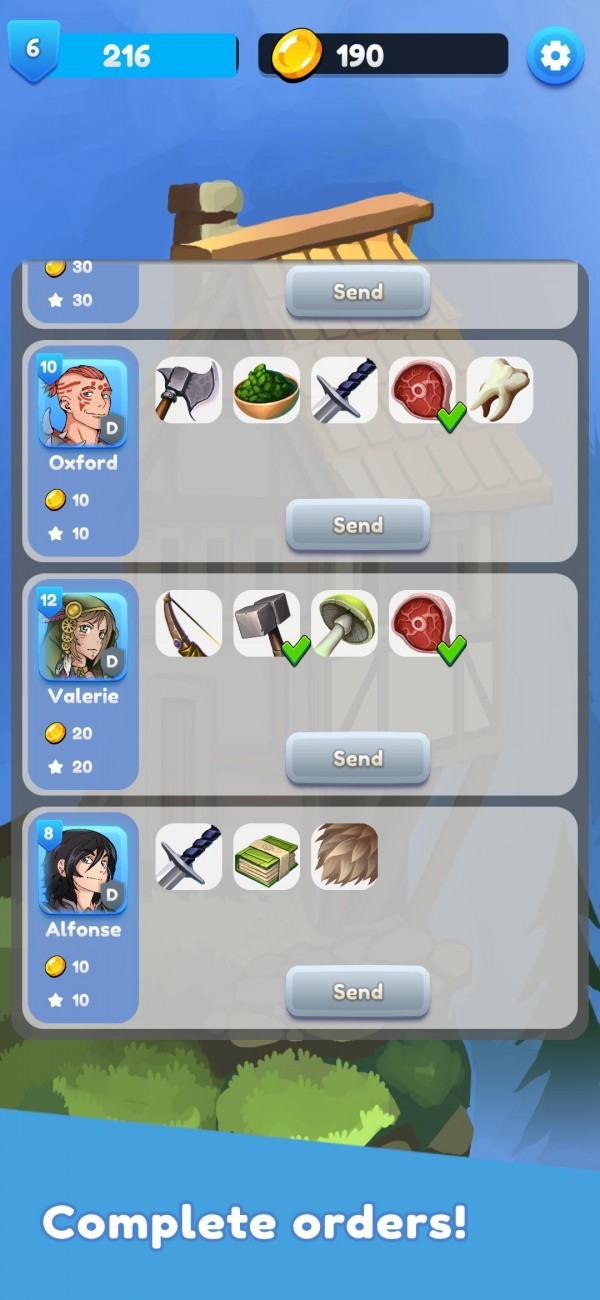
Task: Tap the brown fur item in Alfonse's order
Action: coord(344,856)
